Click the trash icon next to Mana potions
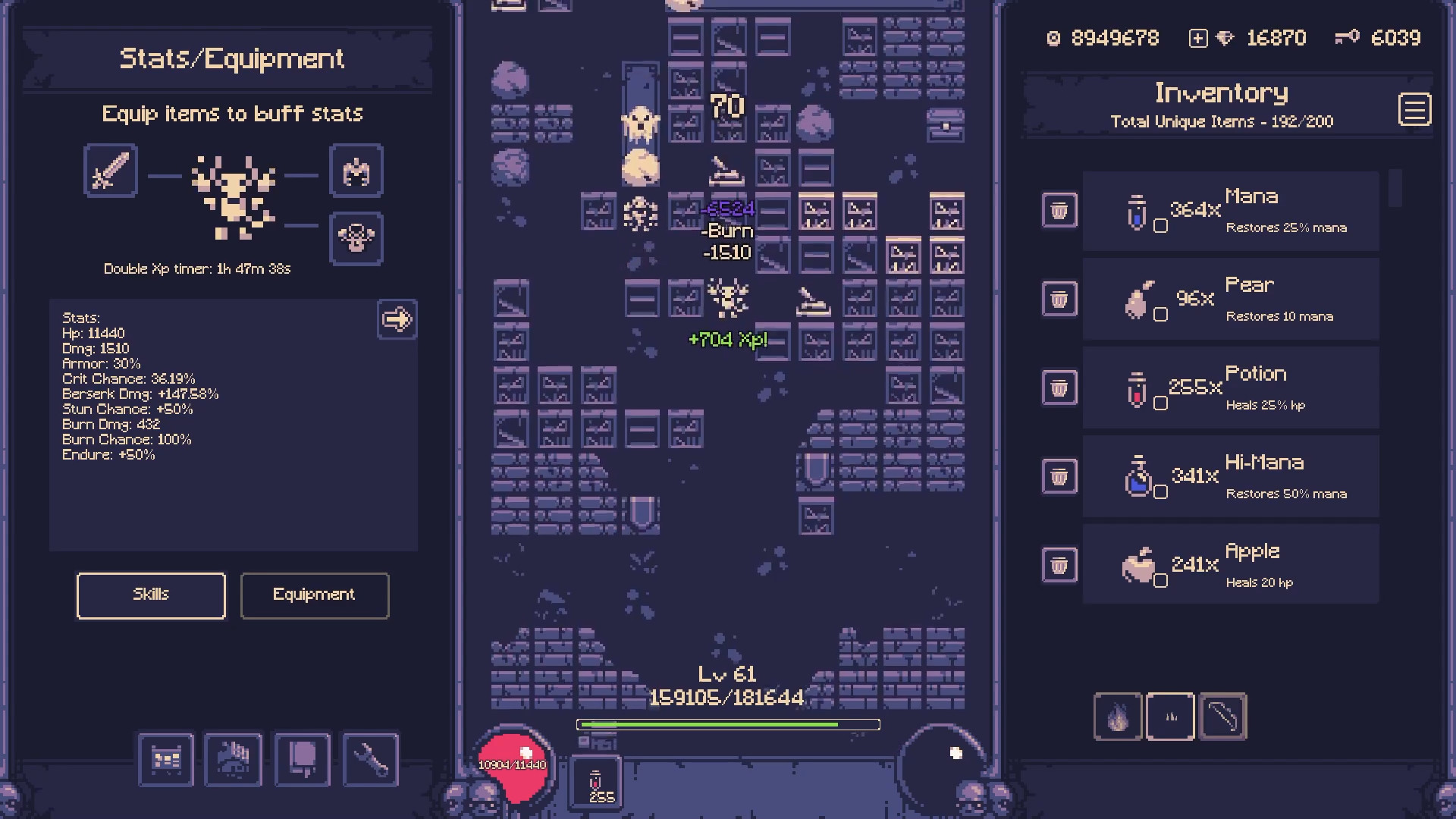 [1059, 210]
